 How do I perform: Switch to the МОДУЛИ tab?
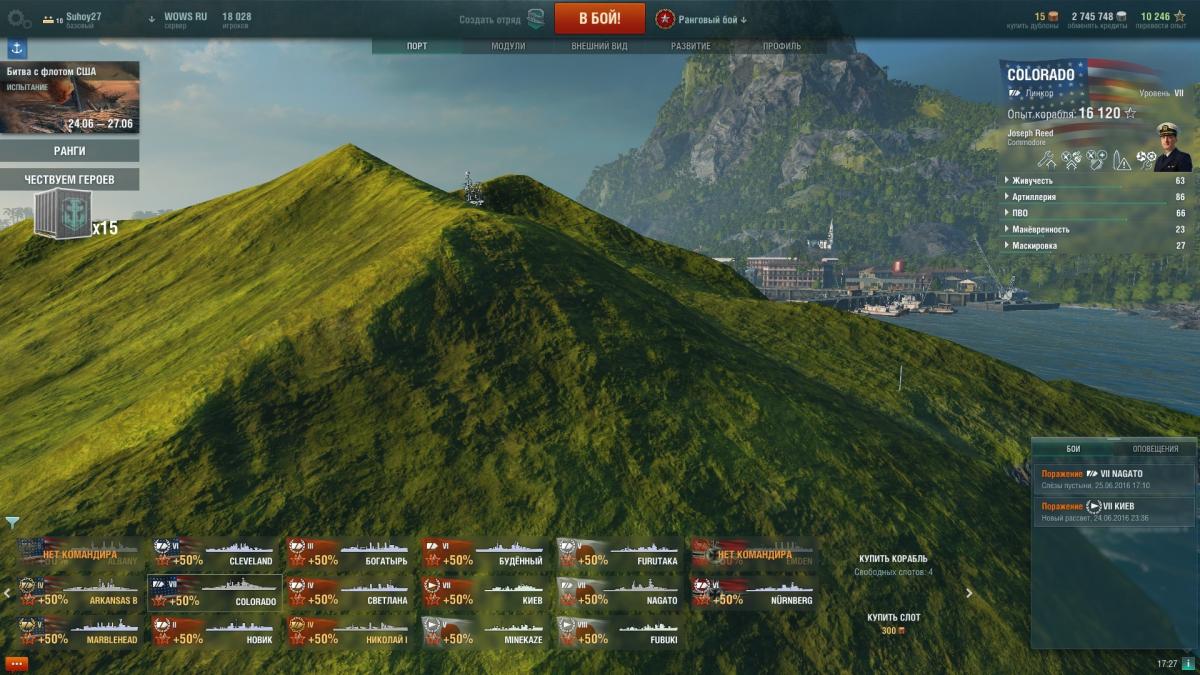[x=508, y=46]
